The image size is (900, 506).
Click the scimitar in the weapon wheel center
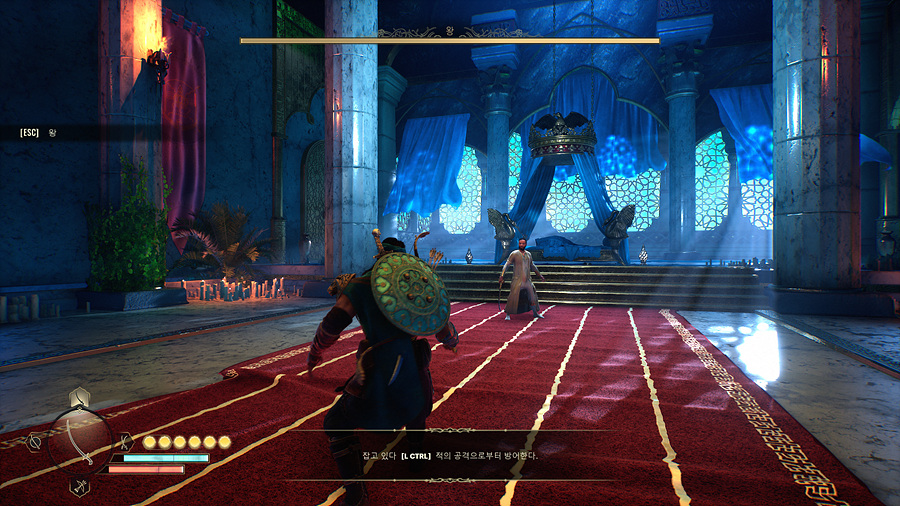[80, 442]
